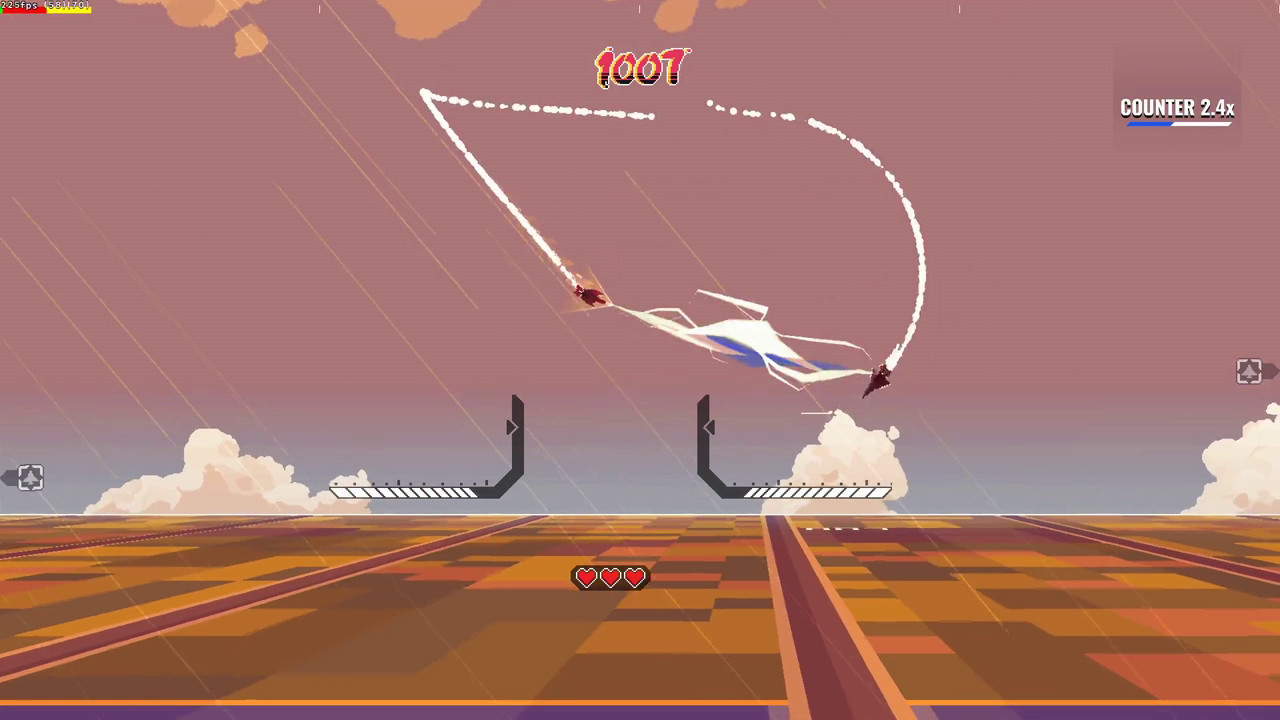Toggle the red health bar display

pyautogui.click(x=25, y=10)
